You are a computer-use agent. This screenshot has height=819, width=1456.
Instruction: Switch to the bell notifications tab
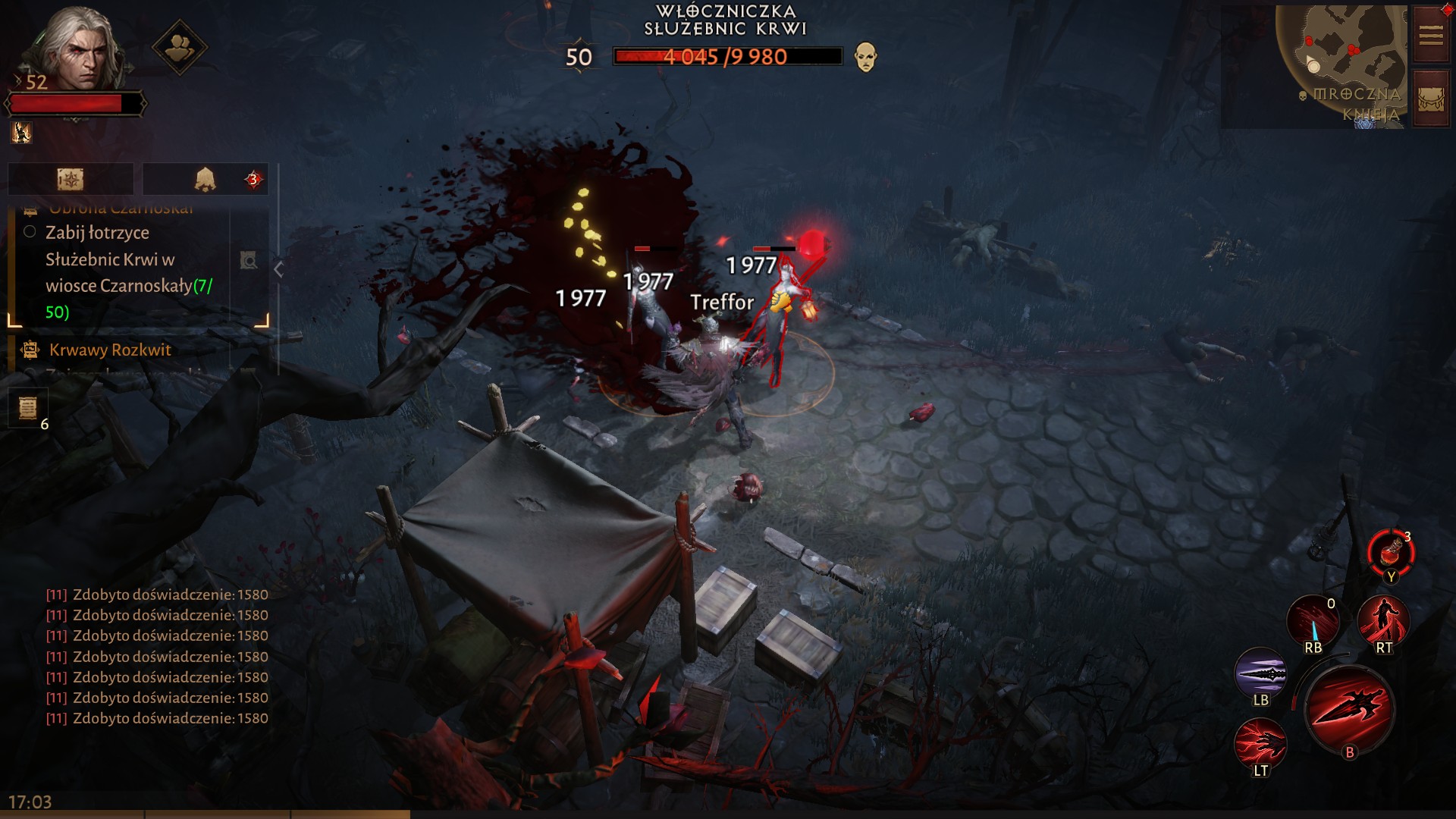[x=205, y=179]
